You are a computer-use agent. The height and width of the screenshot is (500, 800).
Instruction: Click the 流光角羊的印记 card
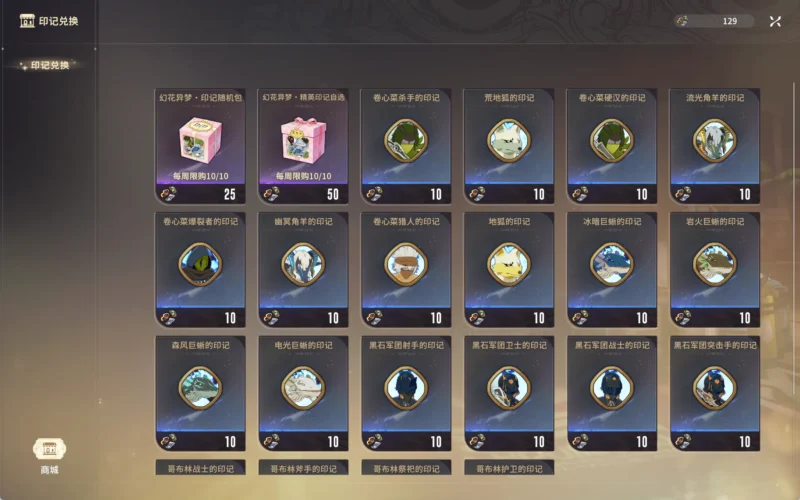pos(715,143)
